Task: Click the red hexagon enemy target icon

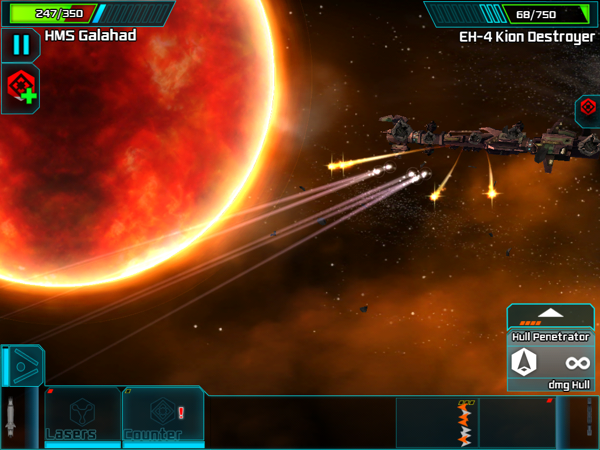Action: coord(588,108)
